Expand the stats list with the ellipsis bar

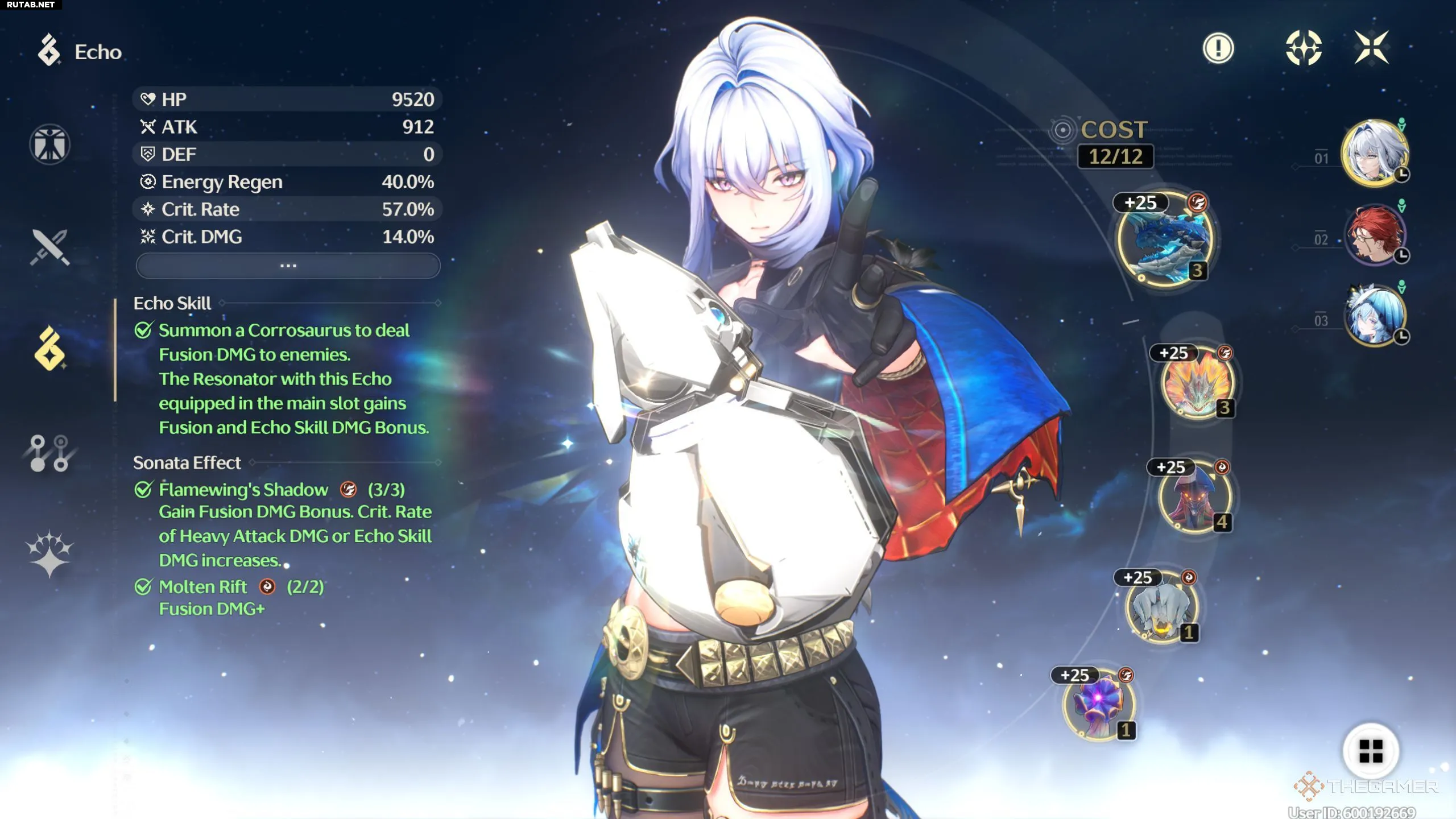[288, 266]
